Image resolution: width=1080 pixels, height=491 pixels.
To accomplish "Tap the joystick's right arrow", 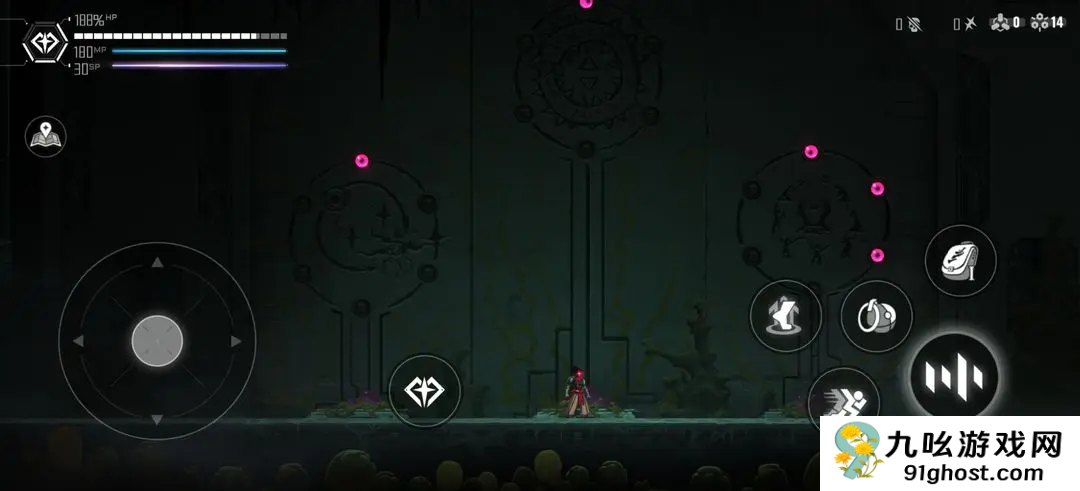I will pyautogui.click(x=236, y=341).
